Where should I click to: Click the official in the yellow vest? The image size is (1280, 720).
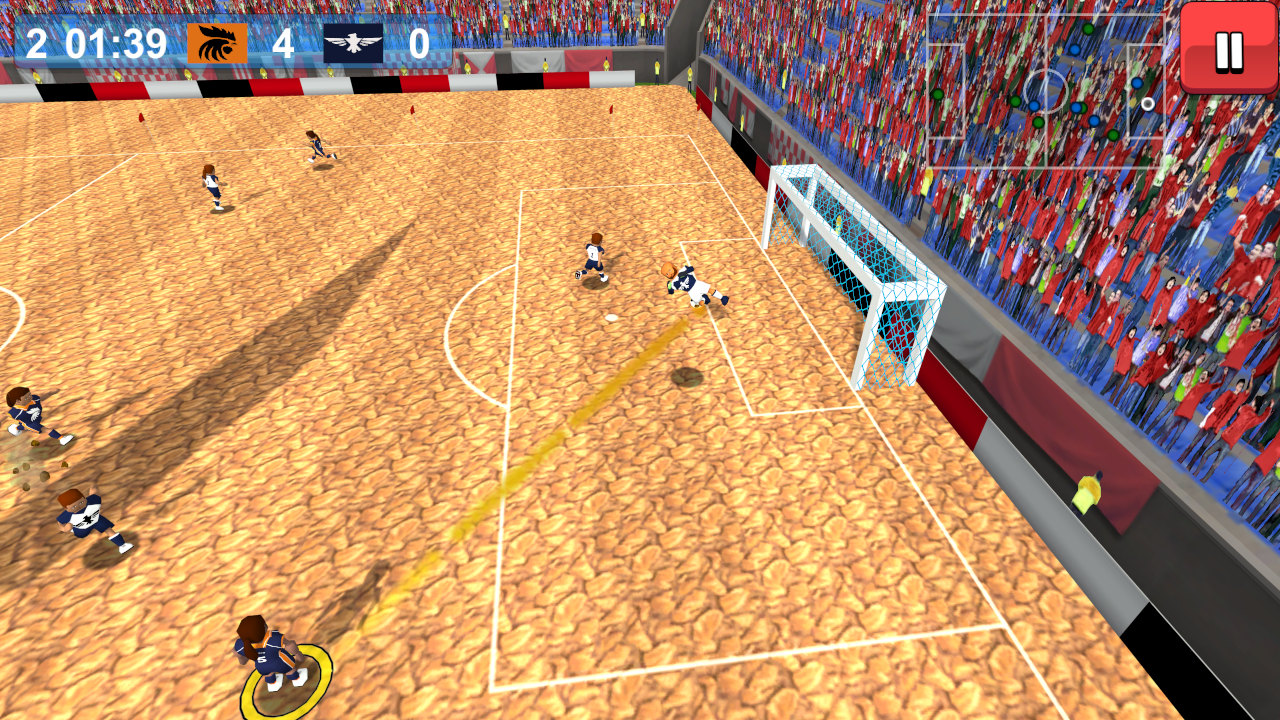[x=1089, y=495]
